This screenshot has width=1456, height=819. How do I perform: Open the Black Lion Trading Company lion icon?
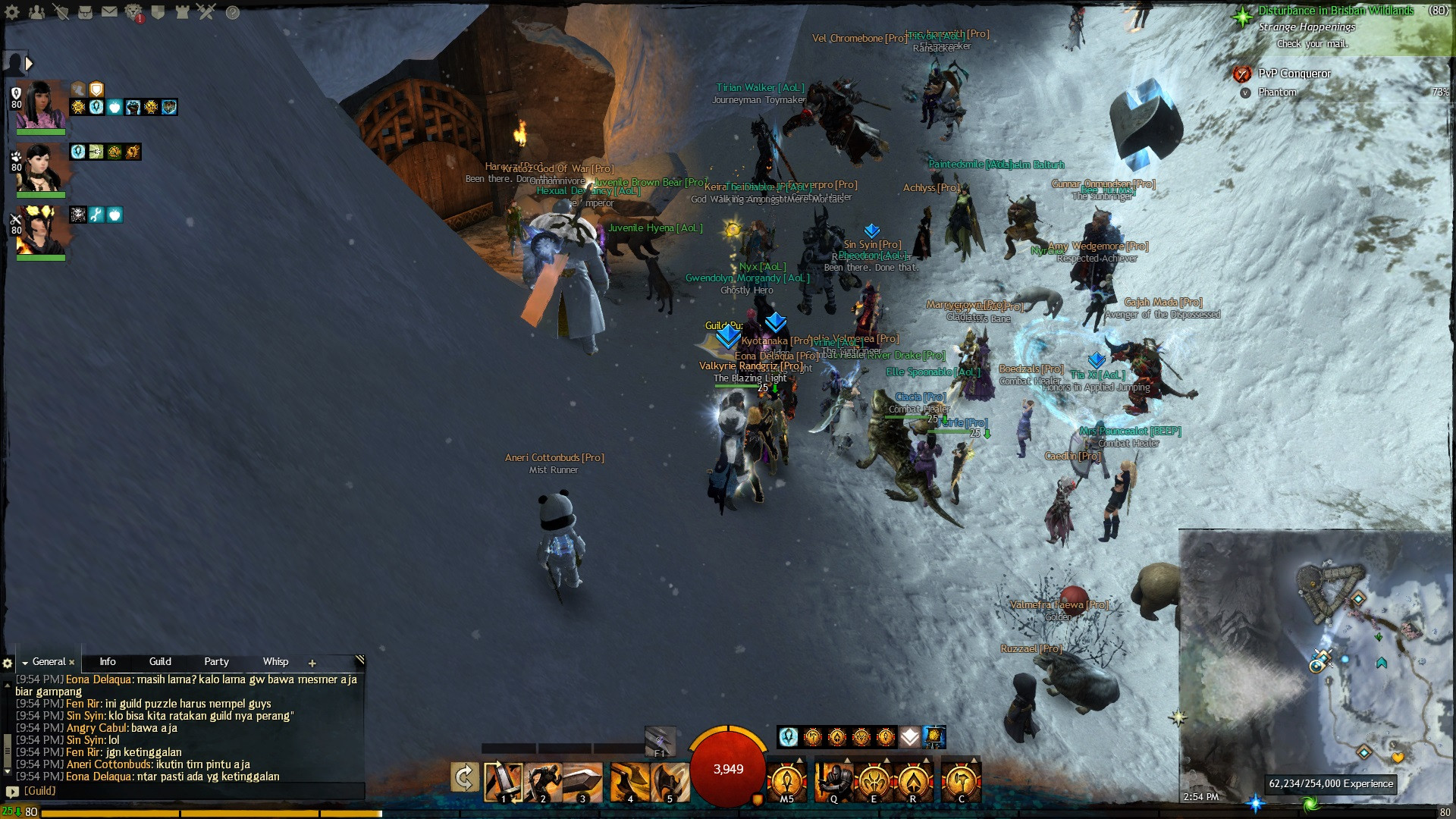tap(132, 11)
